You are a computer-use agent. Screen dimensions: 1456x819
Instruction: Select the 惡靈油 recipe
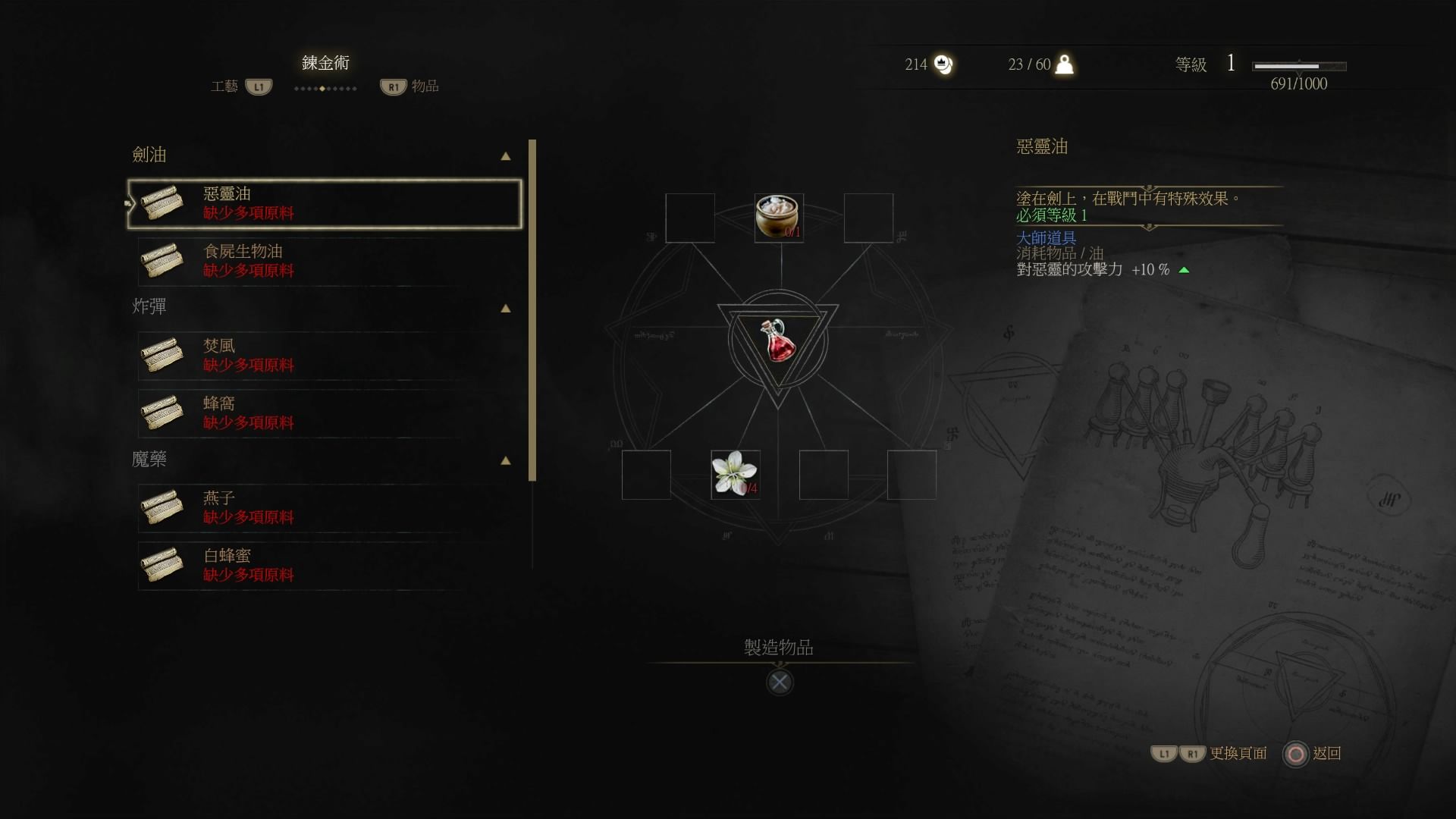pos(325,203)
